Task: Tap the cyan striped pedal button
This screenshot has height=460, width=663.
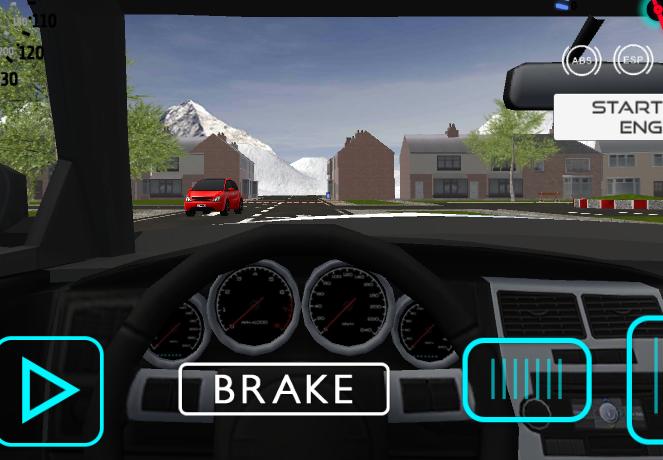Action: coord(527,379)
